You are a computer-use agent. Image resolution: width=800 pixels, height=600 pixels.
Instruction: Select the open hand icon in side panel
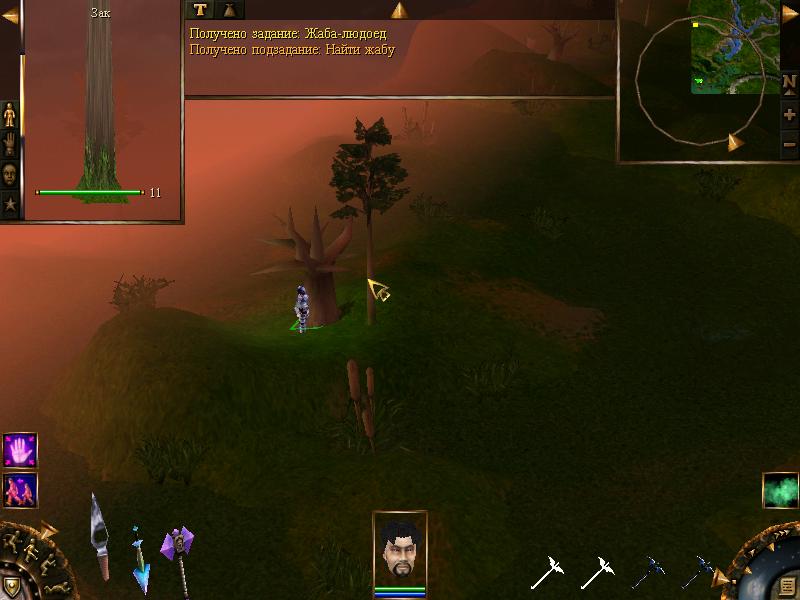coord(10,145)
